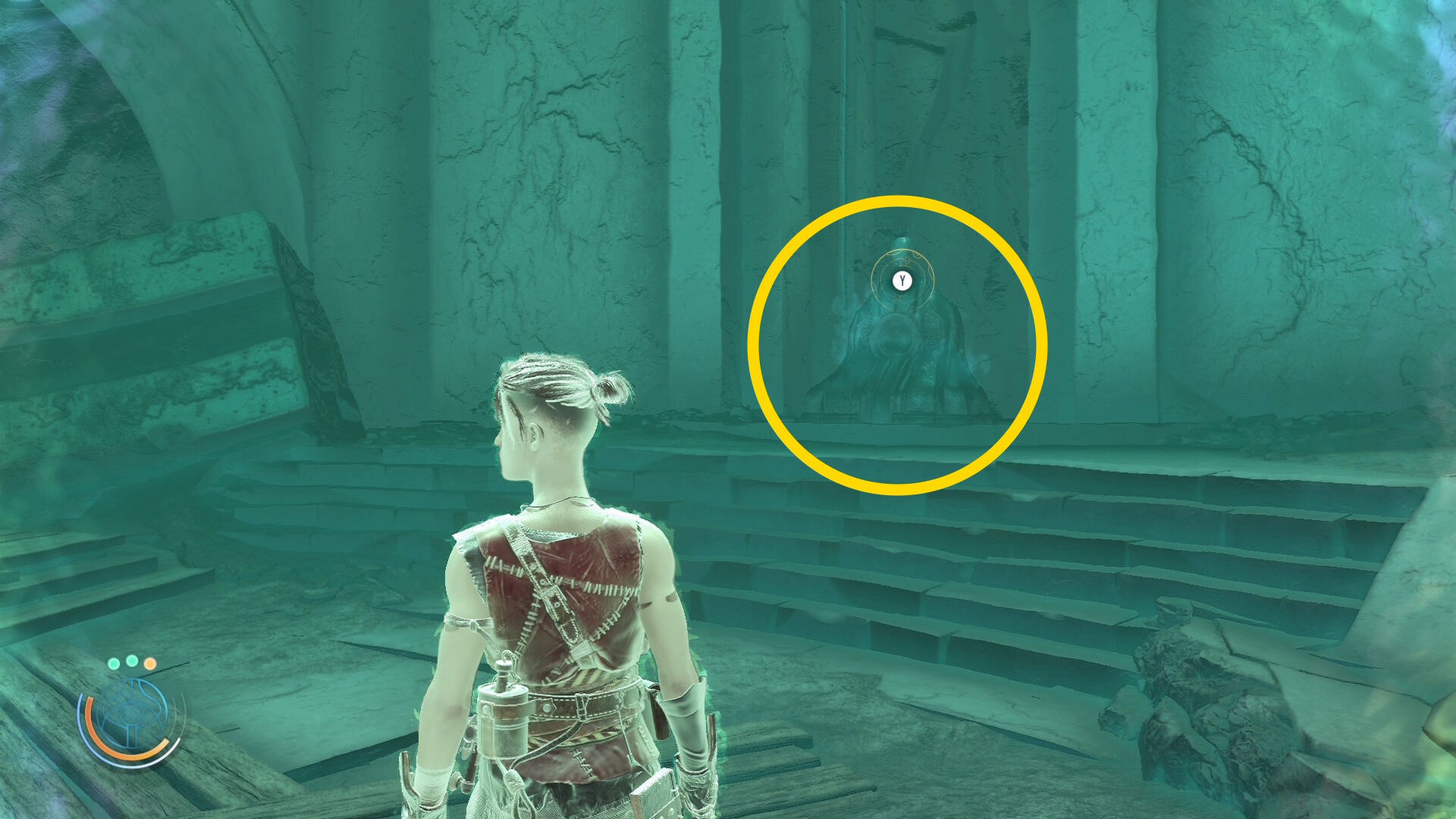Click the circular emblem gauge in the HUD
This screenshot has height=819, width=1456.
130,716
